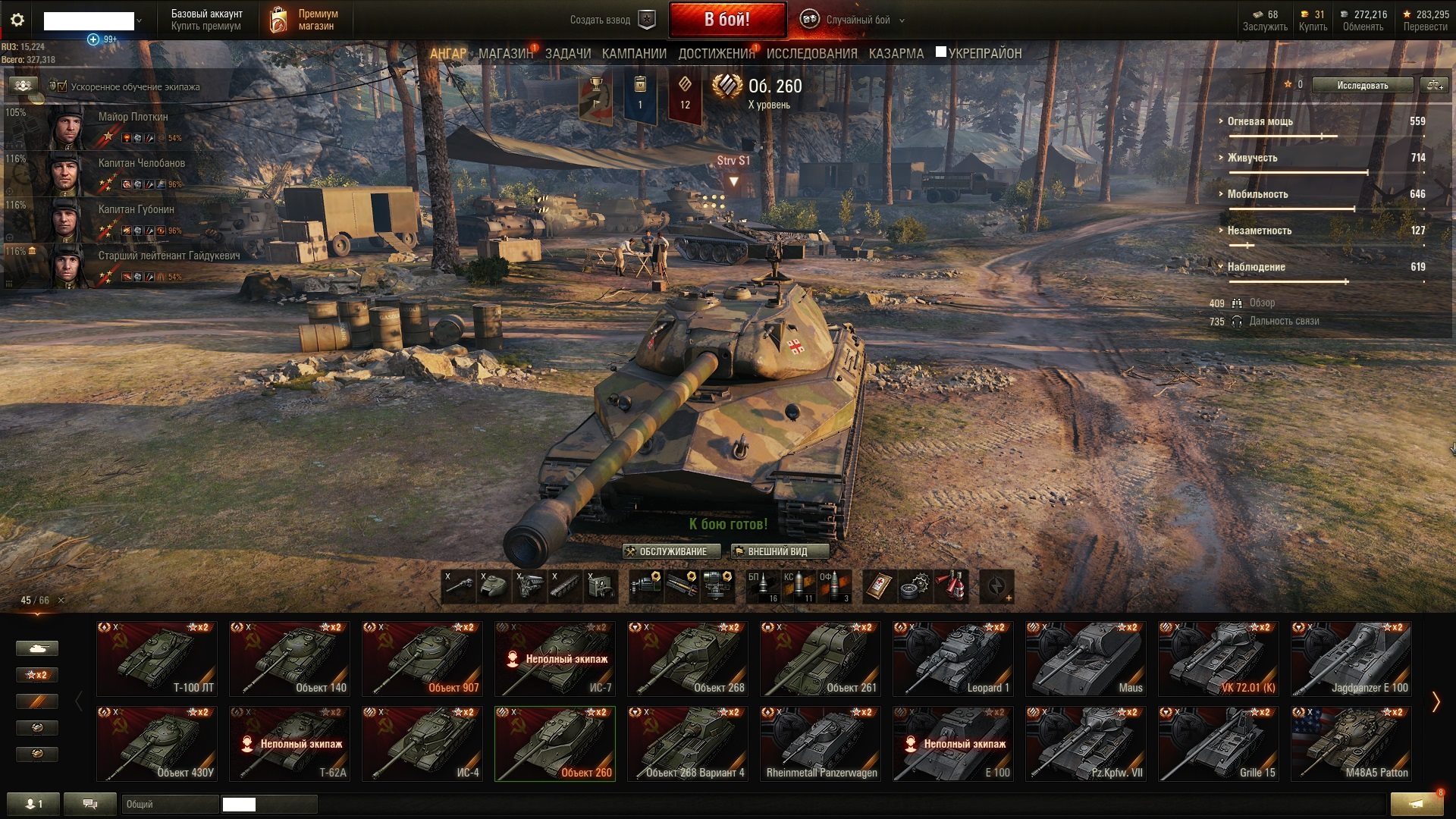Click the Исследовать research button

tap(1362, 86)
